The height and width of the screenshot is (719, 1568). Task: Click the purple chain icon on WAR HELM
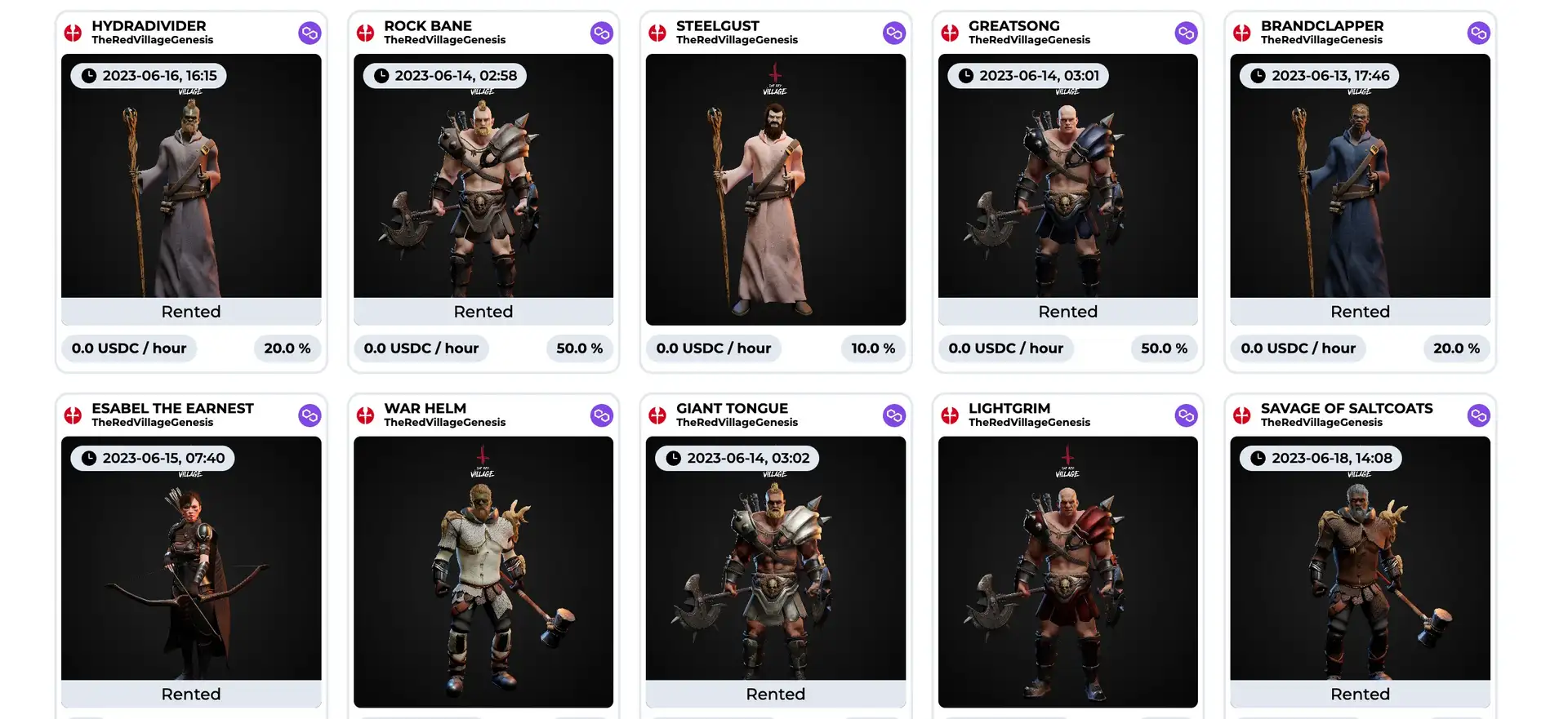[601, 416]
